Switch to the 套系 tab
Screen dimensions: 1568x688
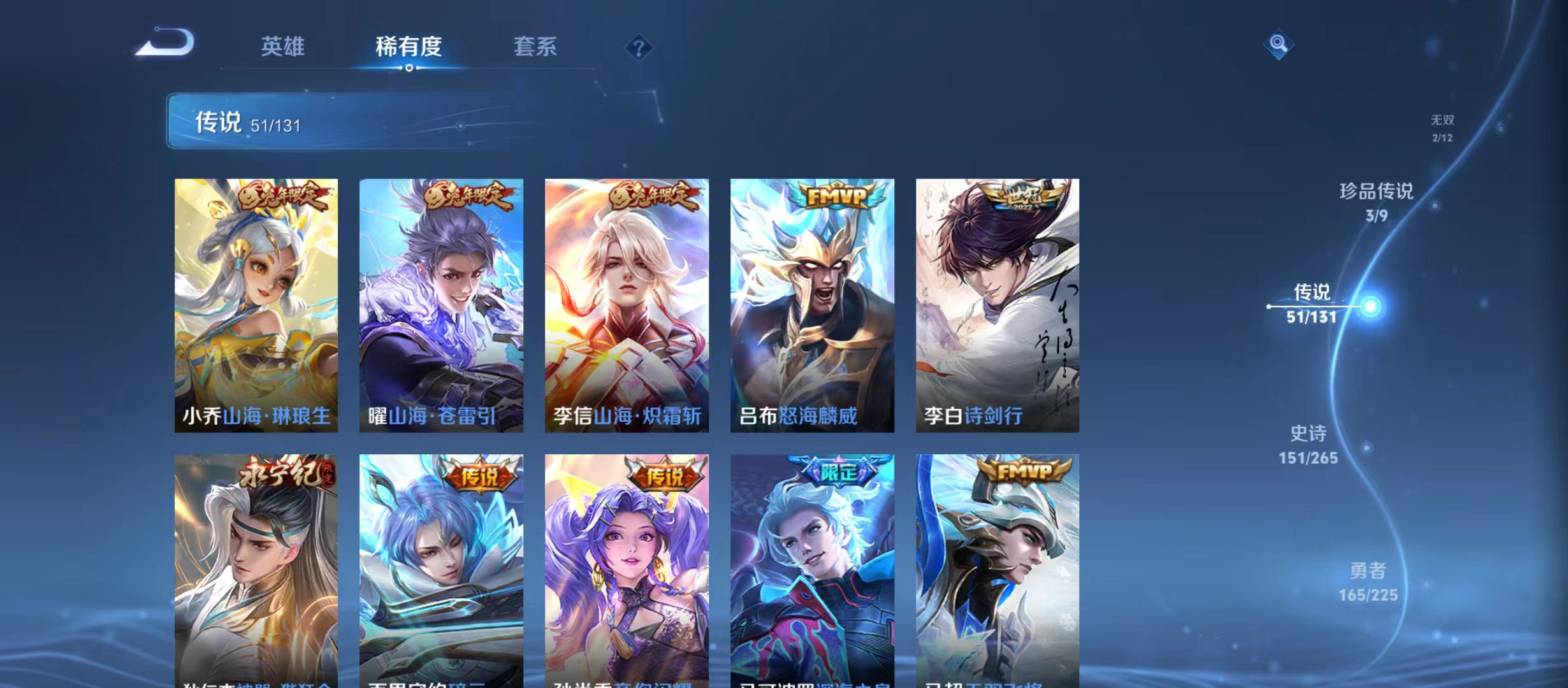coord(537,47)
